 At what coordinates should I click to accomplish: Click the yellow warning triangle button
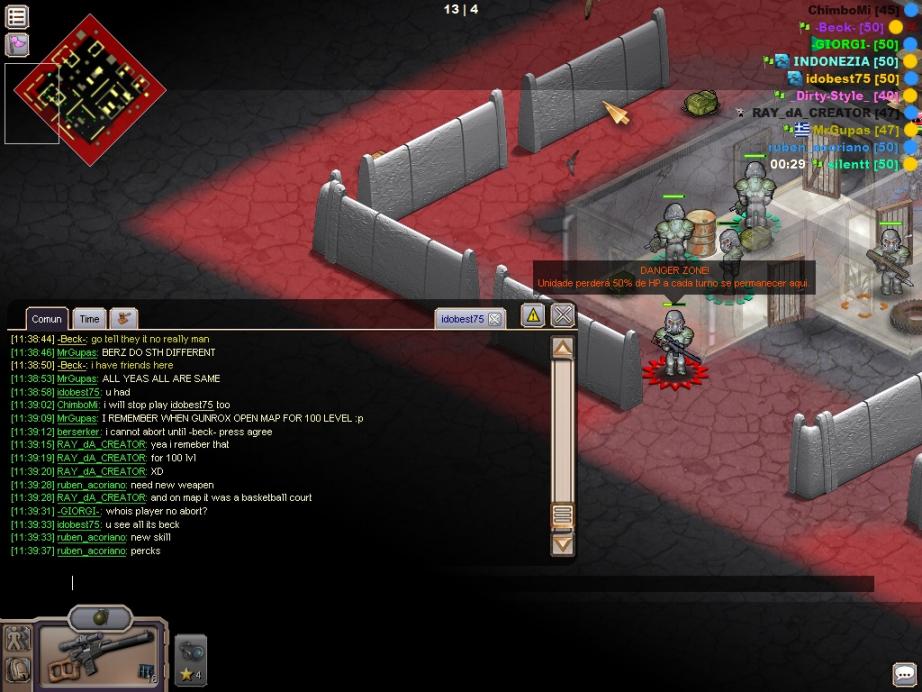[x=533, y=315]
